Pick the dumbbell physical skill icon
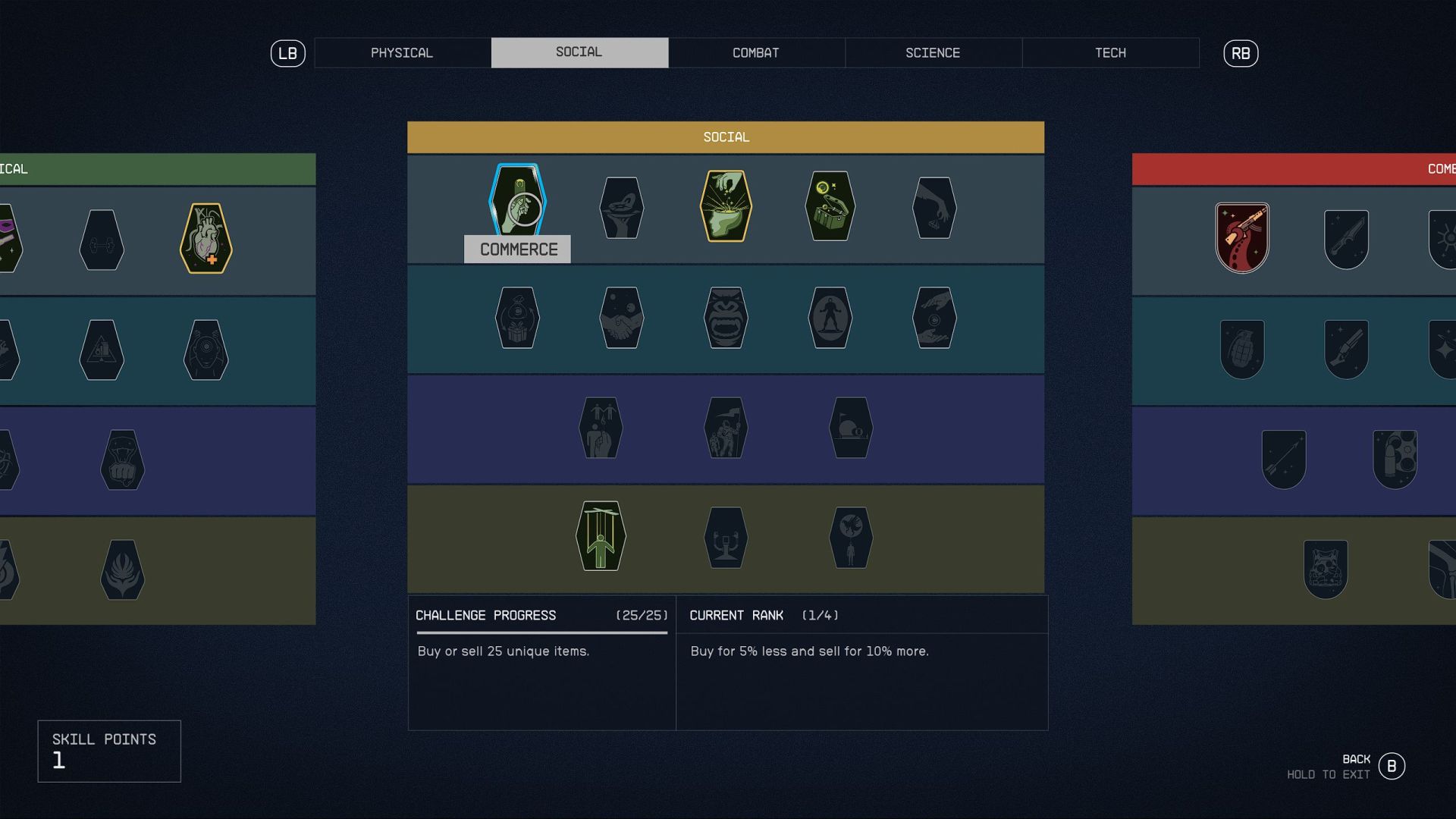This screenshot has width=1456, height=819. pos(102,240)
